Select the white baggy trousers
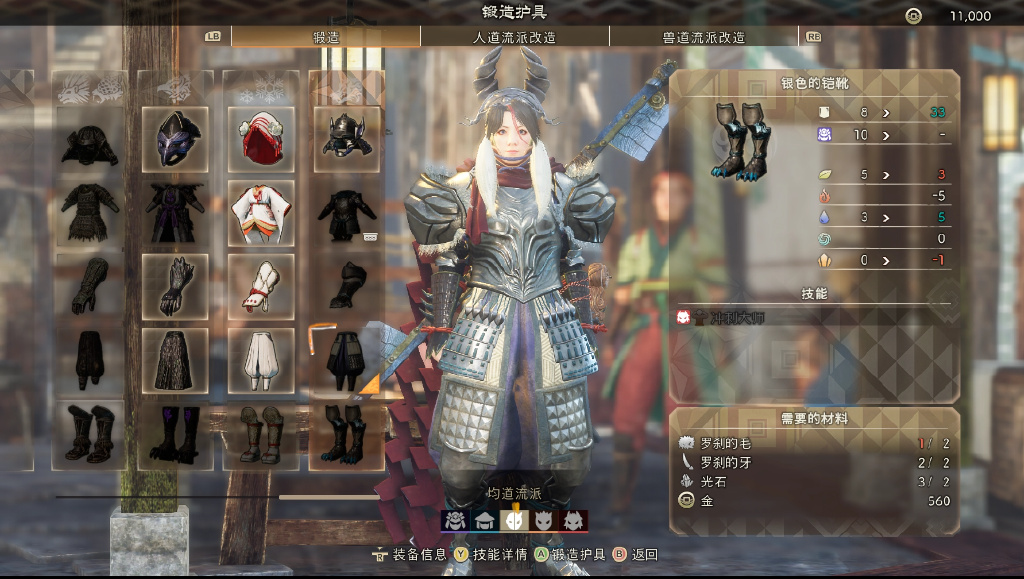This screenshot has height=579, width=1024. 261,358
